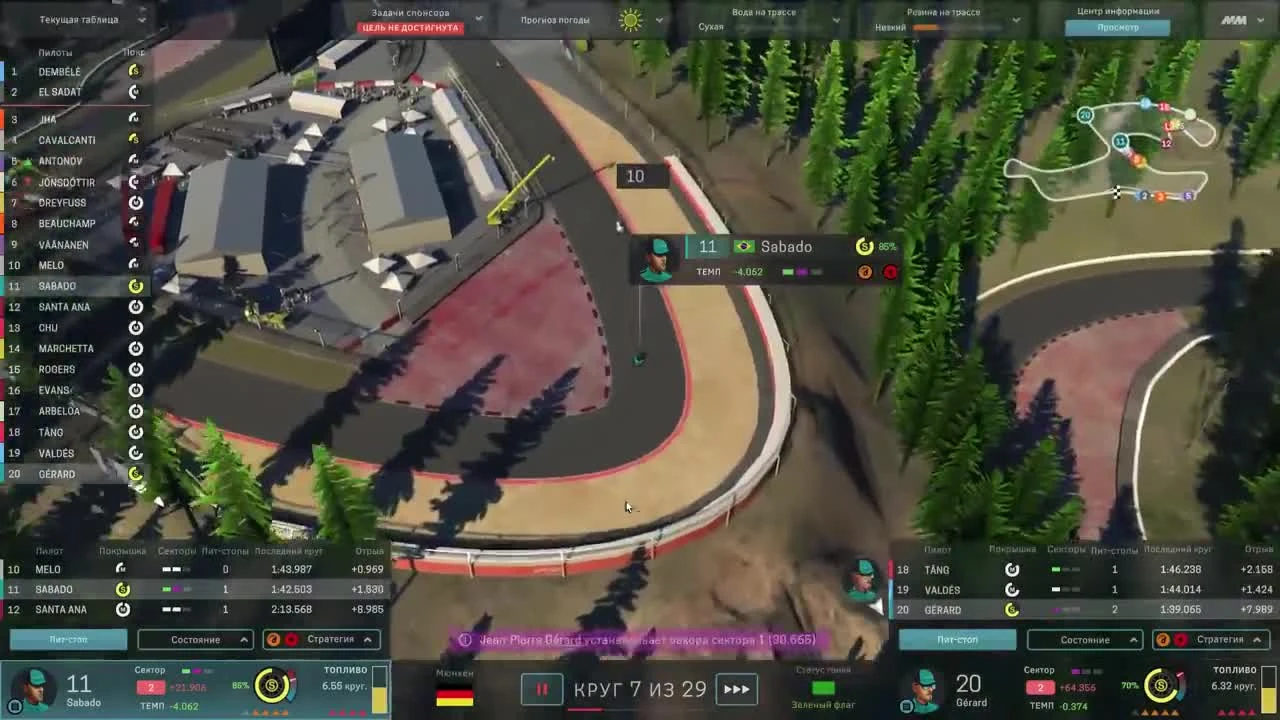
Task: Click Sabado's tyre compound icon in the standings list
Action: click(x=135, y=286)
